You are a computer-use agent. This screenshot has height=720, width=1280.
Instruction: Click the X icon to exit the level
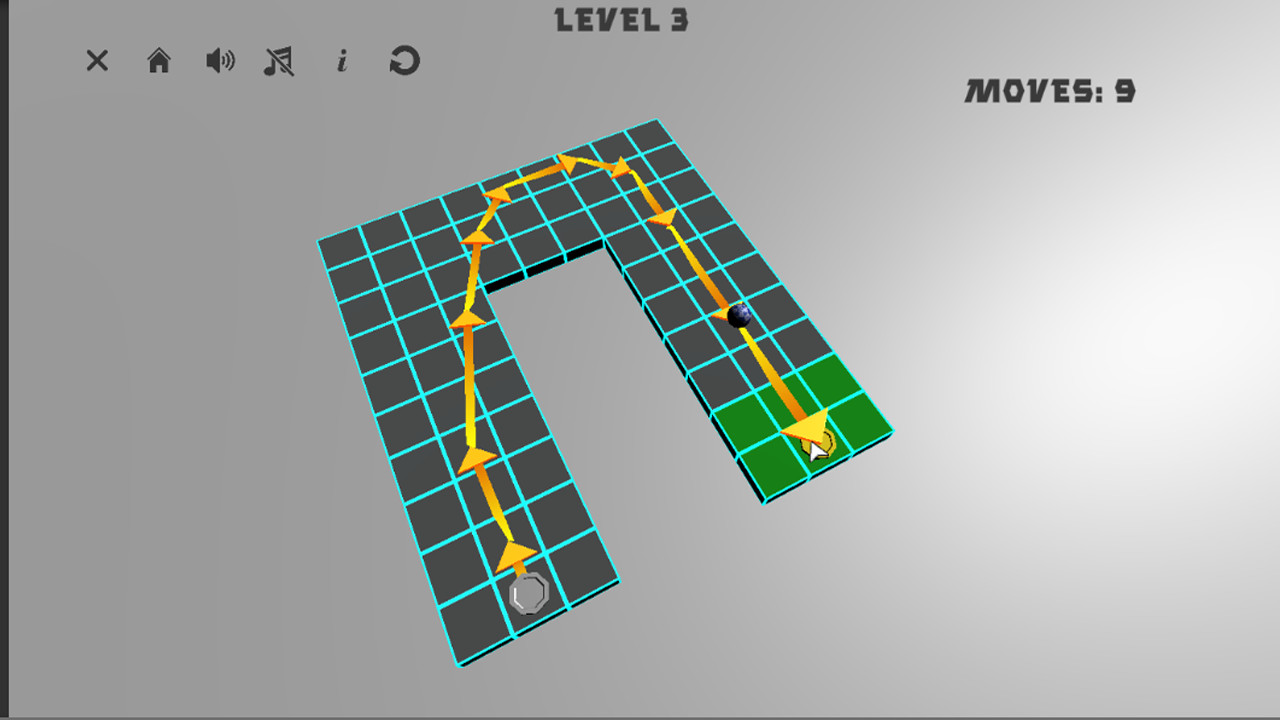click(96, 61)
